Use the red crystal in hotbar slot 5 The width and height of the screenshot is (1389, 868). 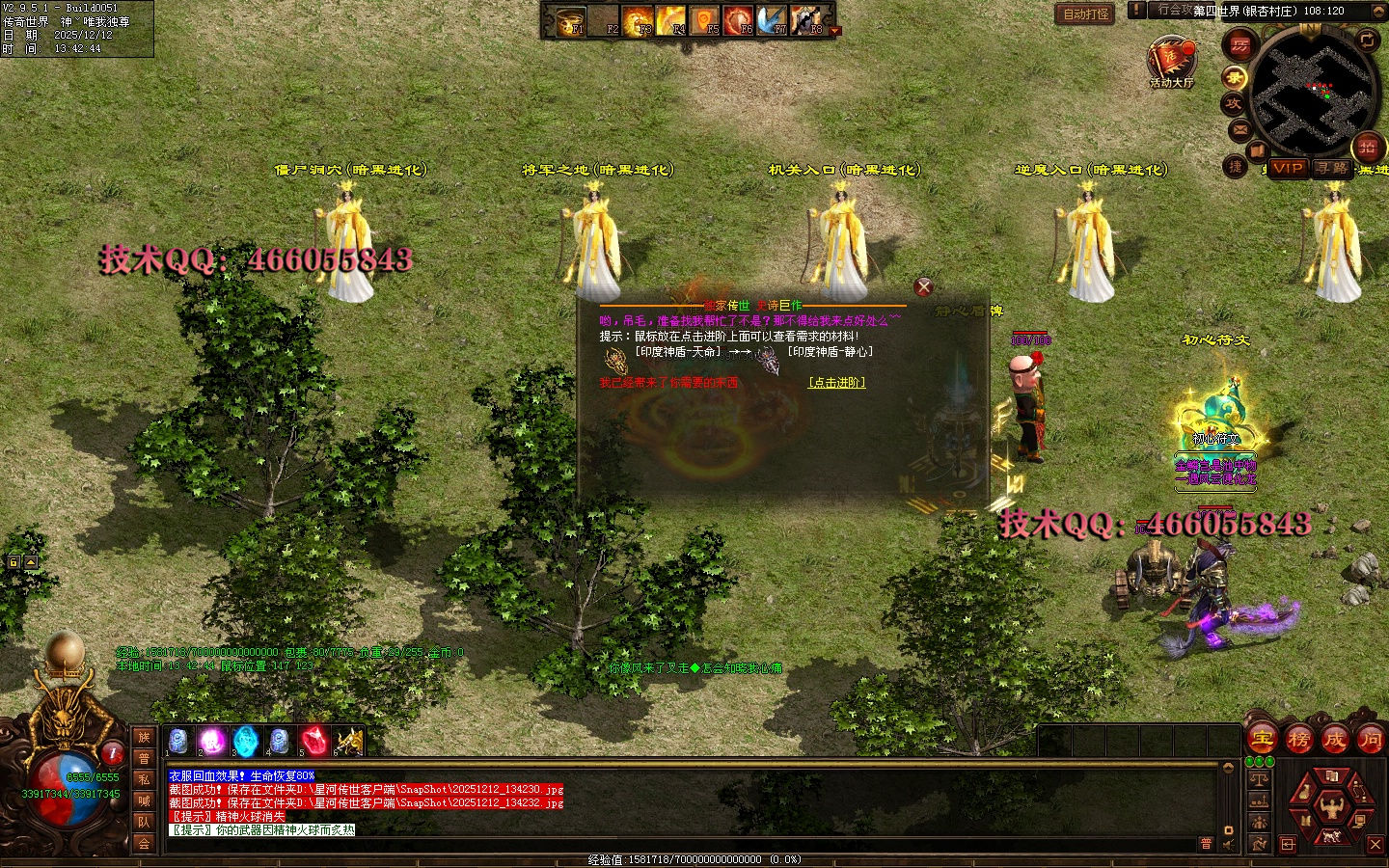coord(313,741)
